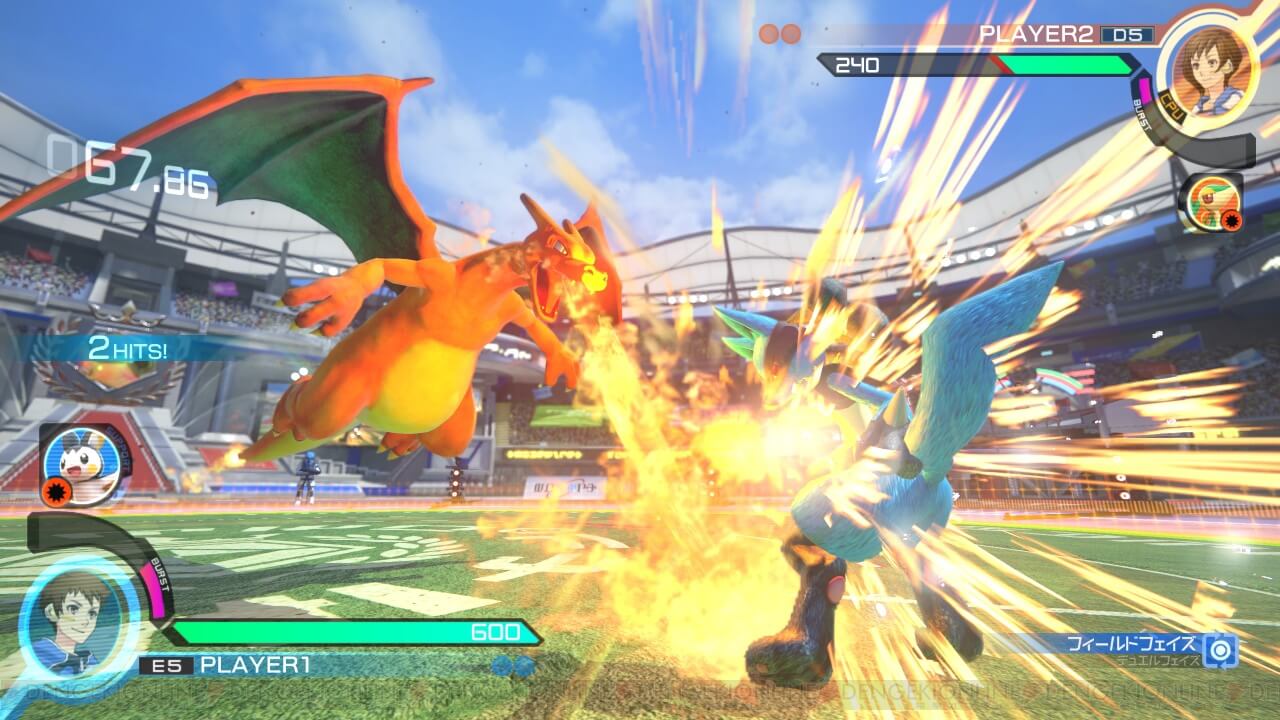The width and height of the screenshot is (1280, 720).
Task: Click Player 1's green health bar
Action: click(350, 633)
